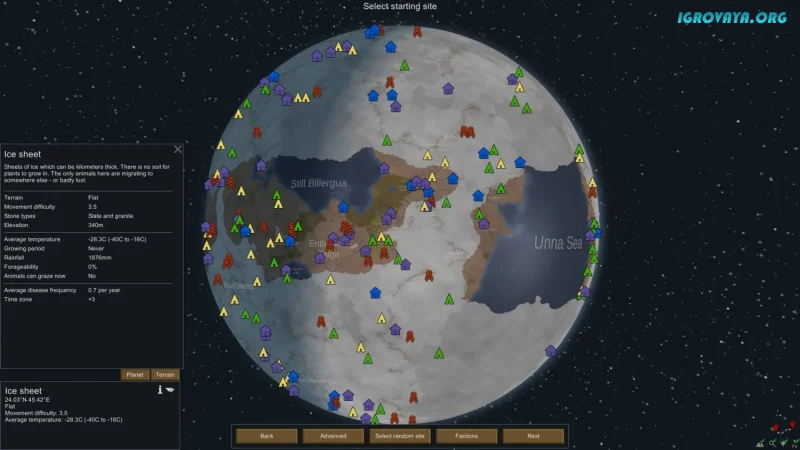Open the info icon for Ice sheet
800x450 pixels.
coord(160,389)
